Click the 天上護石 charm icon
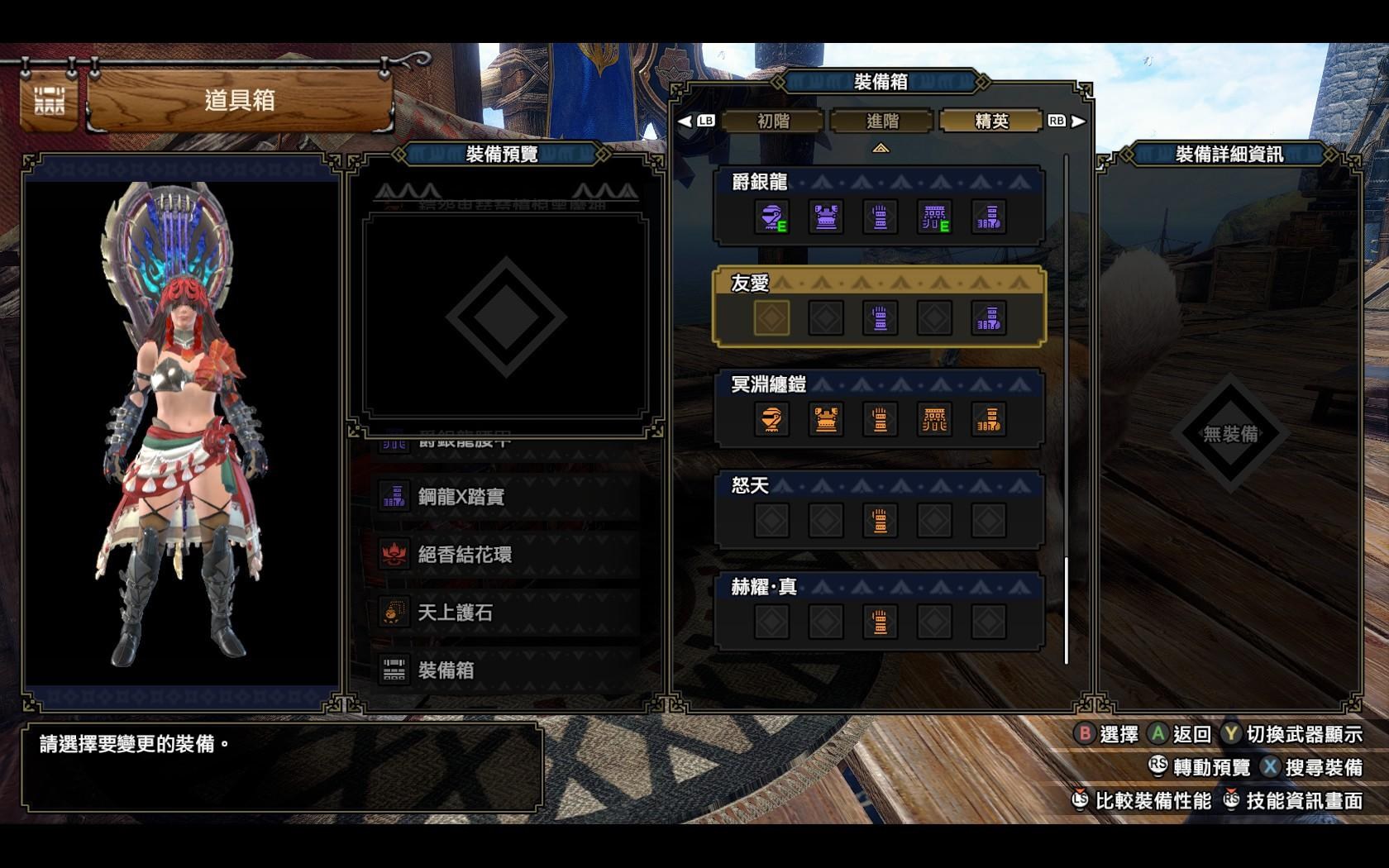The height and width of the screenshot is (868, 1389). pos(394,612)
